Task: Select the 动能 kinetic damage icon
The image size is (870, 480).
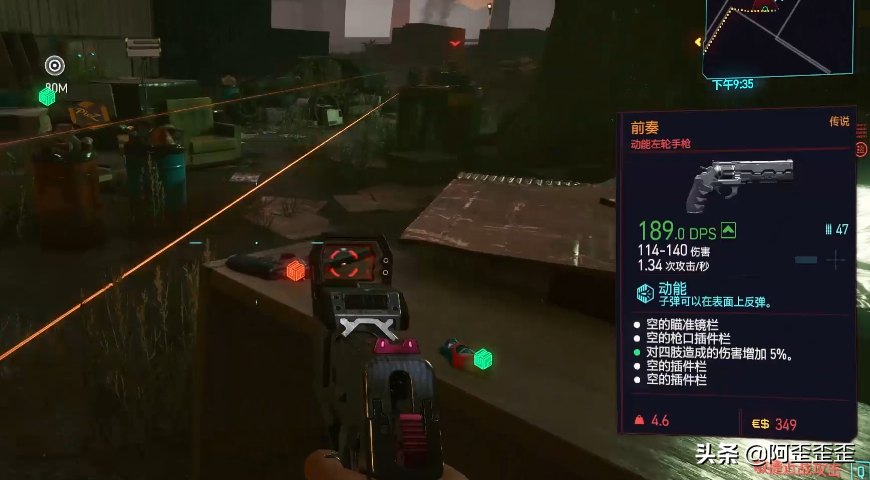Action: (645, 293)
